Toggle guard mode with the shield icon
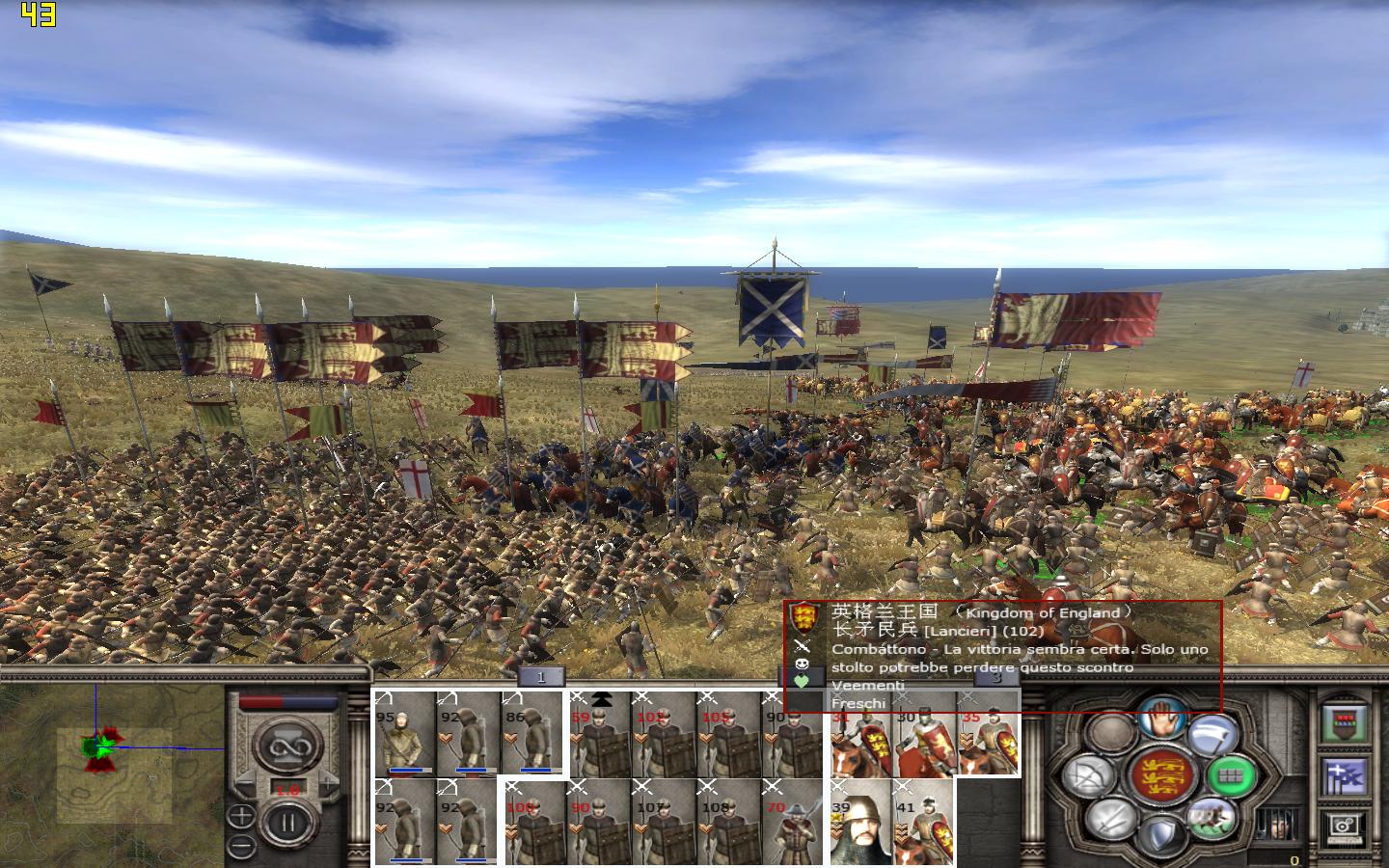 tap(1161, 833)
